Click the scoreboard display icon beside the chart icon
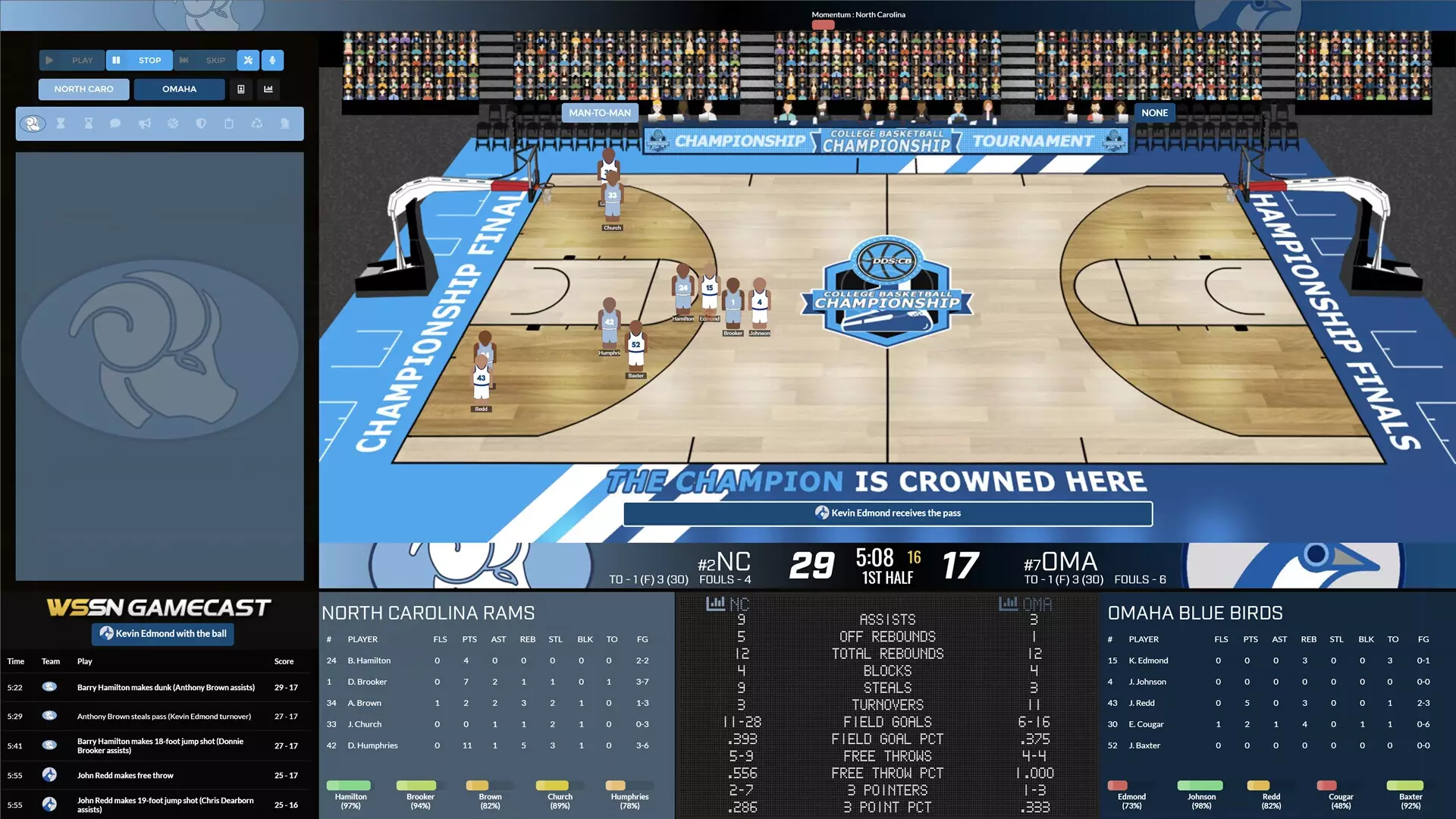The height and width of the screenshot is (819, 1456). pos(242,89)
